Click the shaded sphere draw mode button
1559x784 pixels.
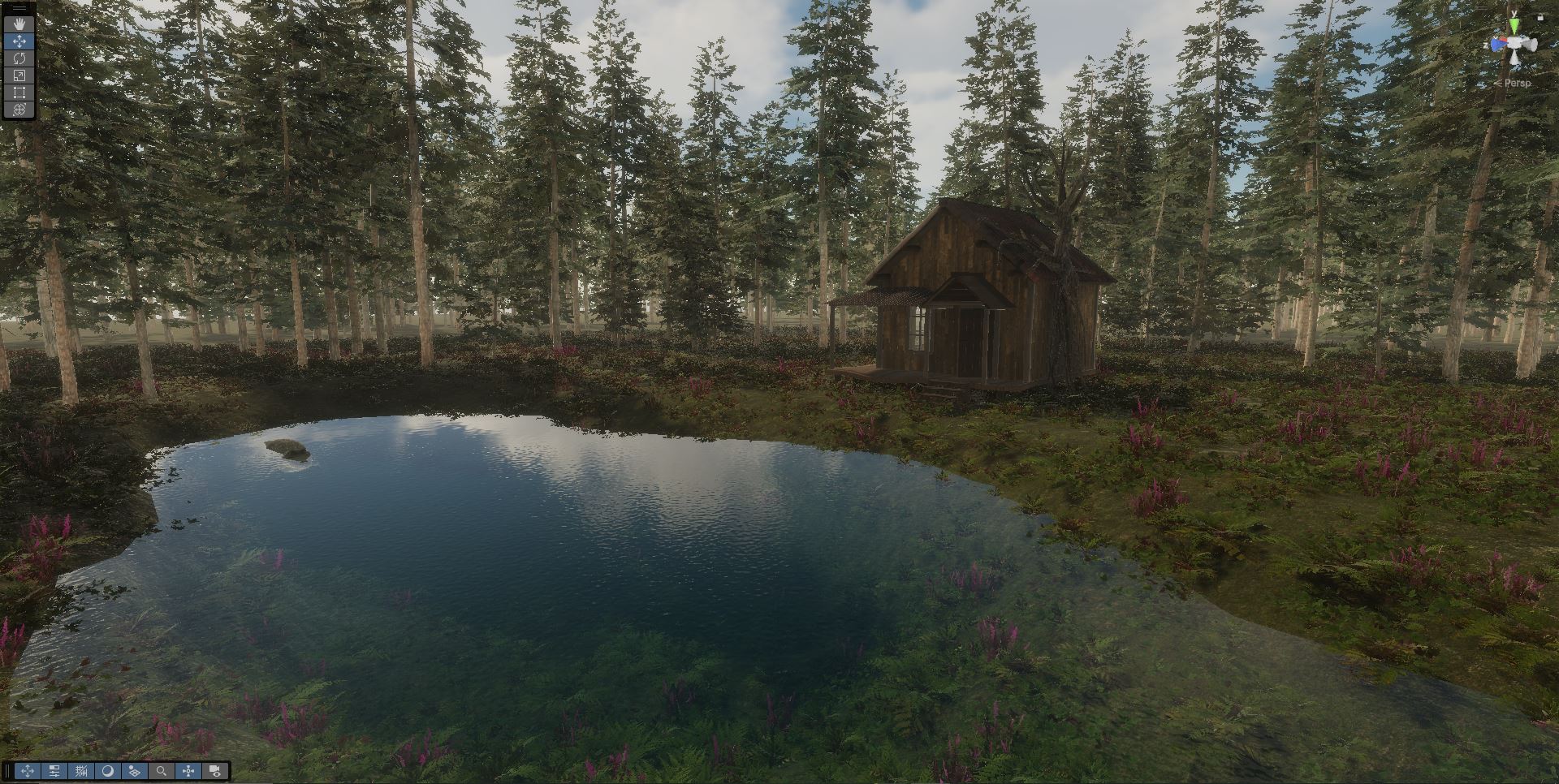[108, 771]
